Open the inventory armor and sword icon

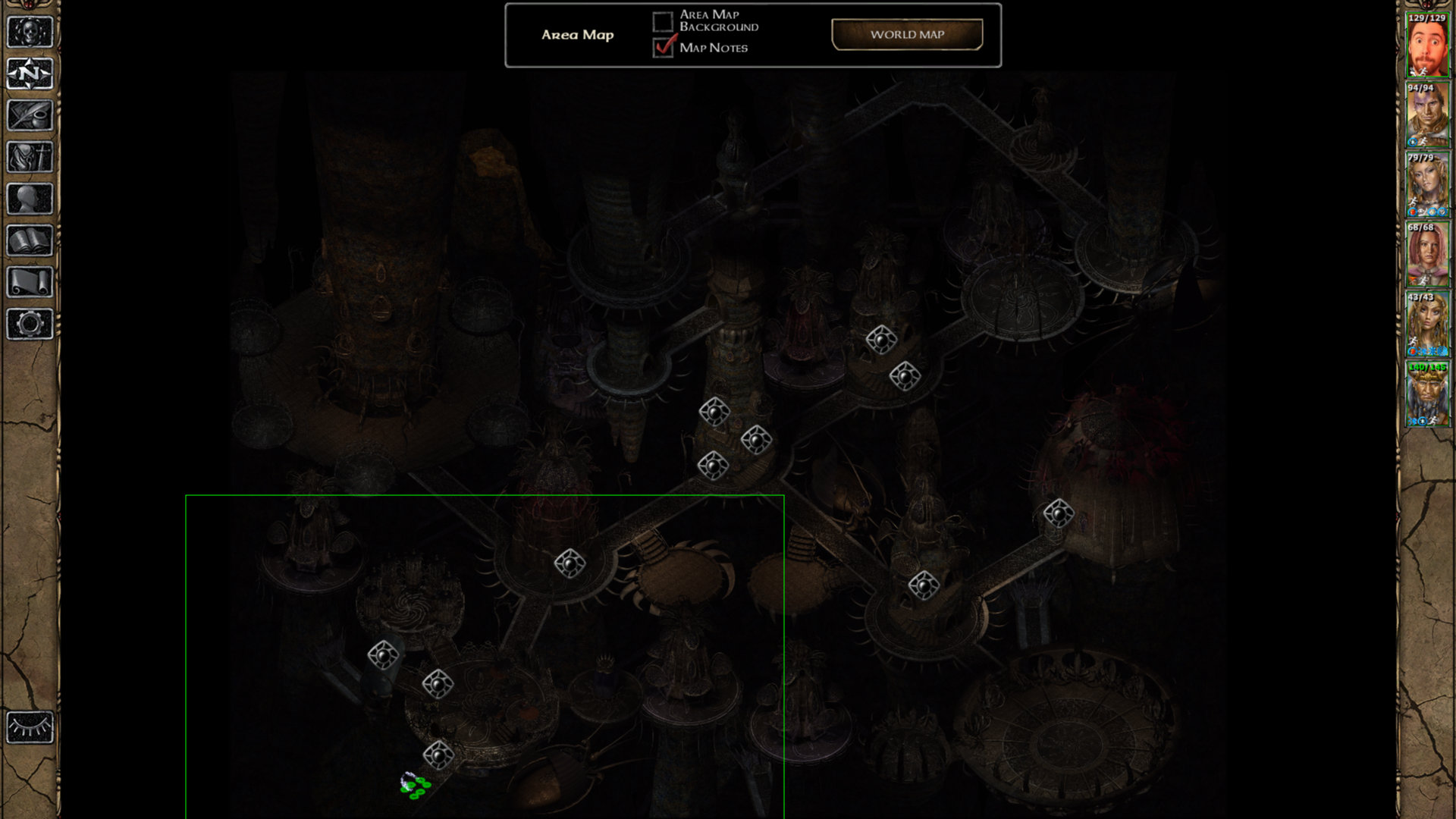click(x=30, y=158)
